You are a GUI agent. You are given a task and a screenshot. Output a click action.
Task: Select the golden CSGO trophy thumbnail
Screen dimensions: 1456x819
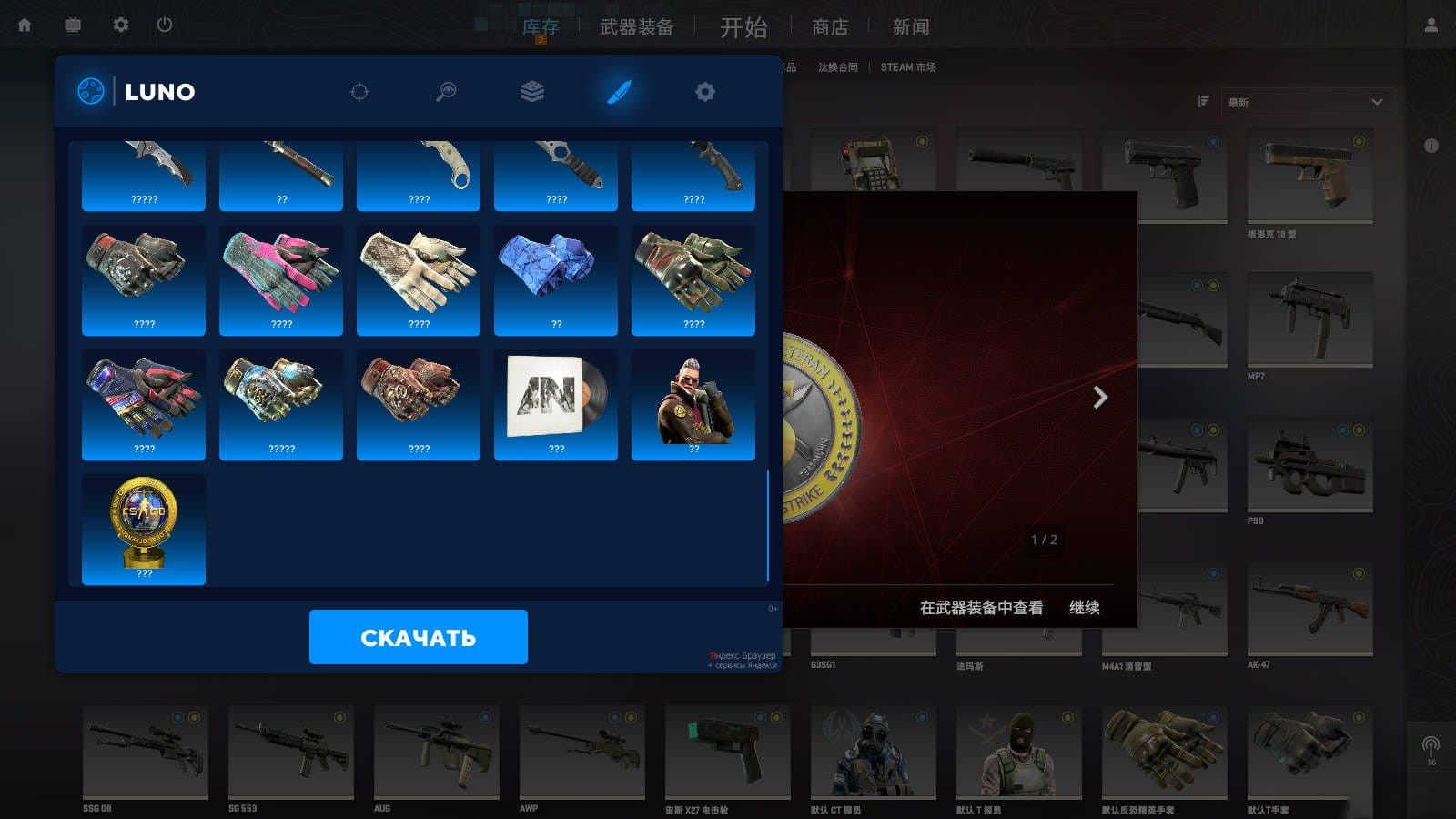coord(143,529)
